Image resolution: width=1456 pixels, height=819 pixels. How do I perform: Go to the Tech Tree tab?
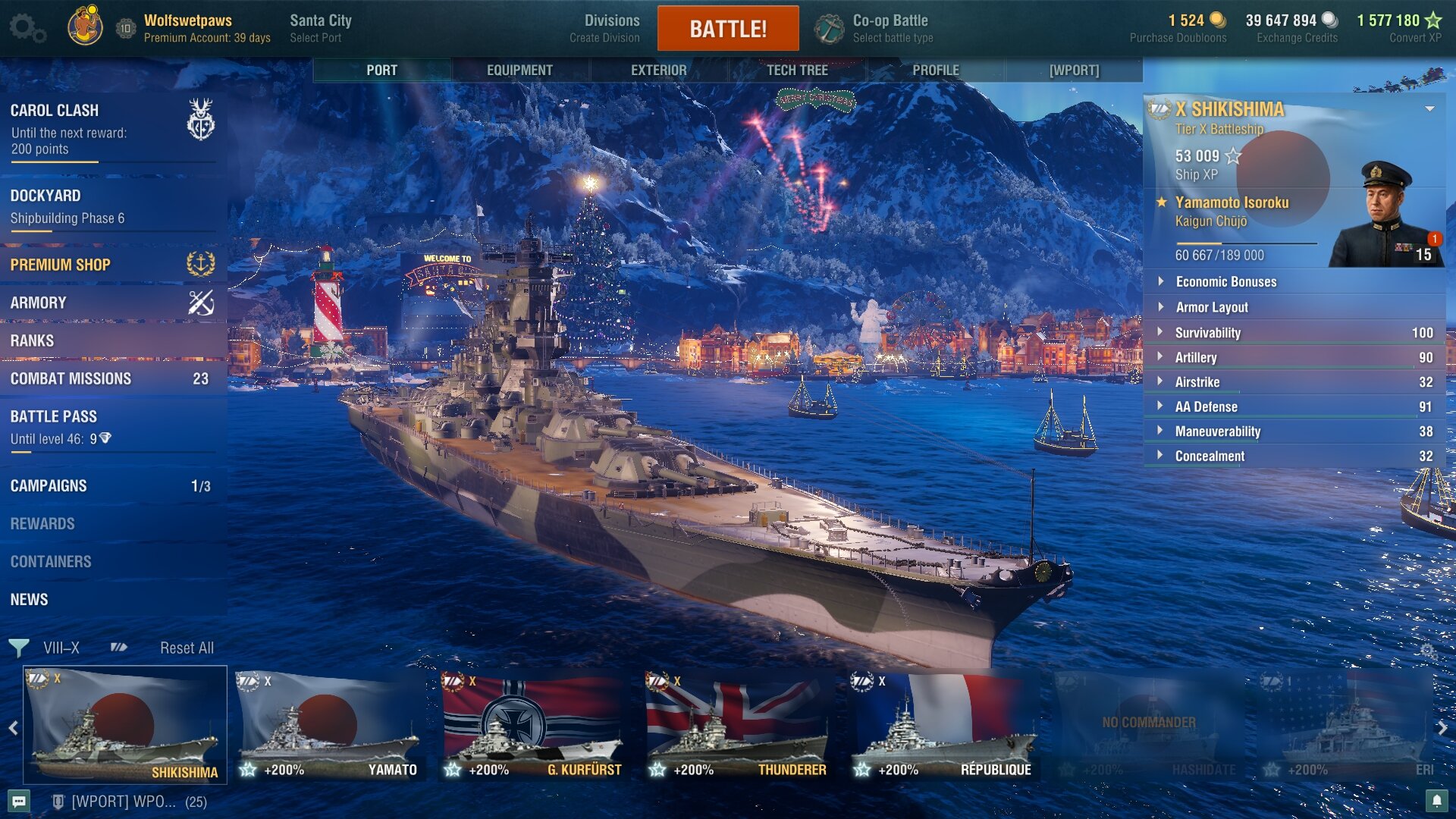pyautogui.click(x=797, y=70)
